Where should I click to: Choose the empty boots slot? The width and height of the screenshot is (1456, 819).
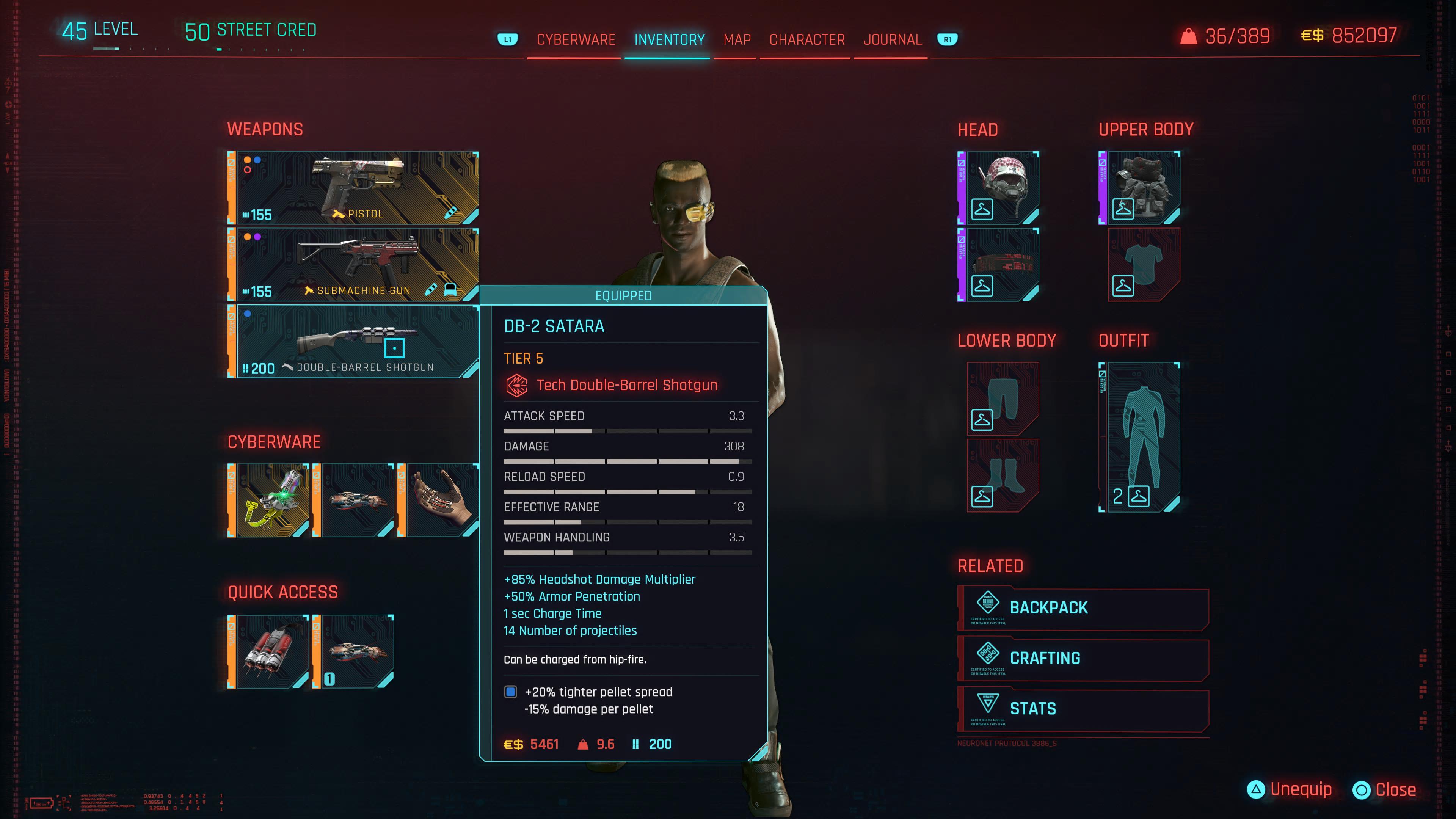1002,475
